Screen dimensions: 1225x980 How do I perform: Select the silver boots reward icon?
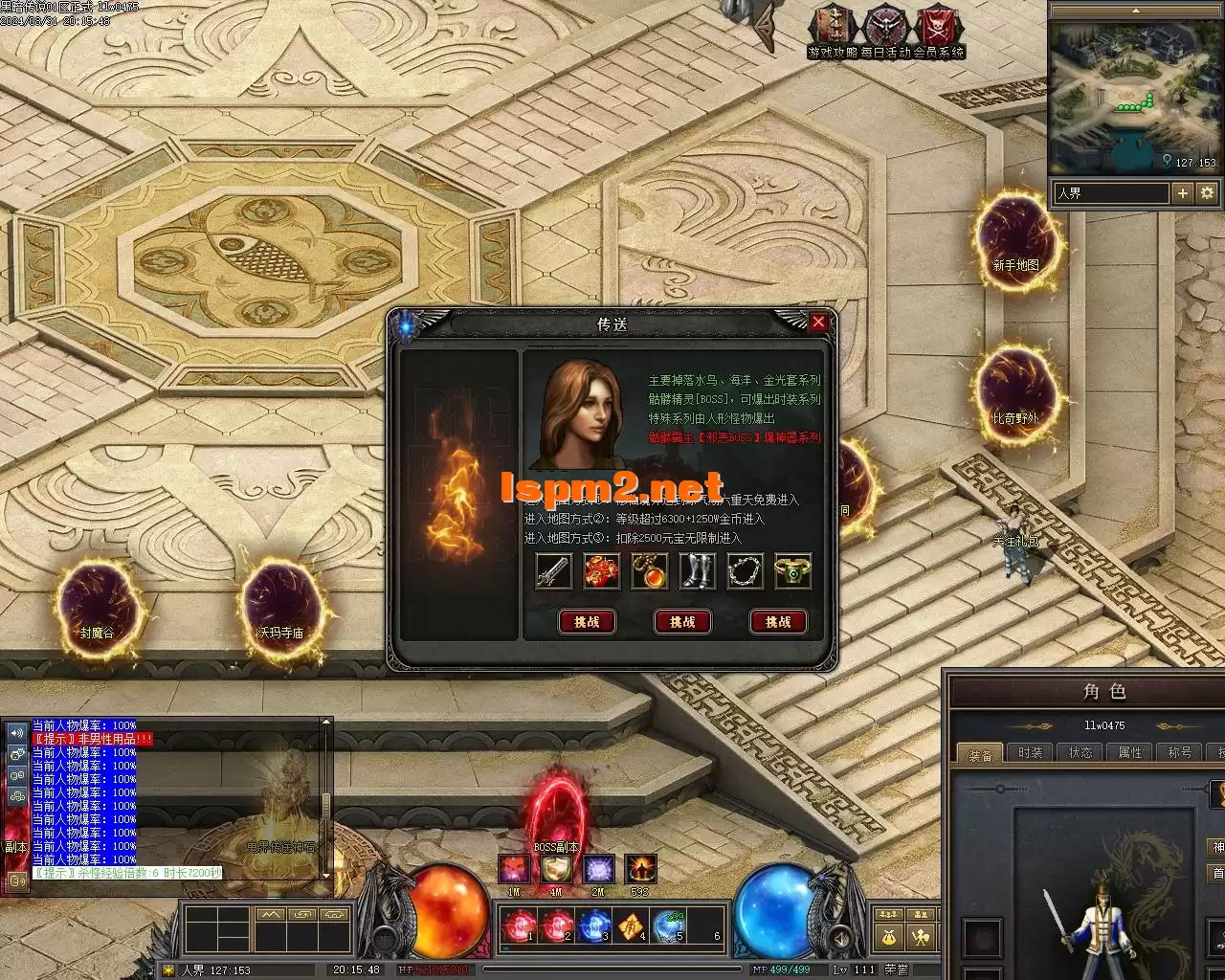(x=697, y=571)
